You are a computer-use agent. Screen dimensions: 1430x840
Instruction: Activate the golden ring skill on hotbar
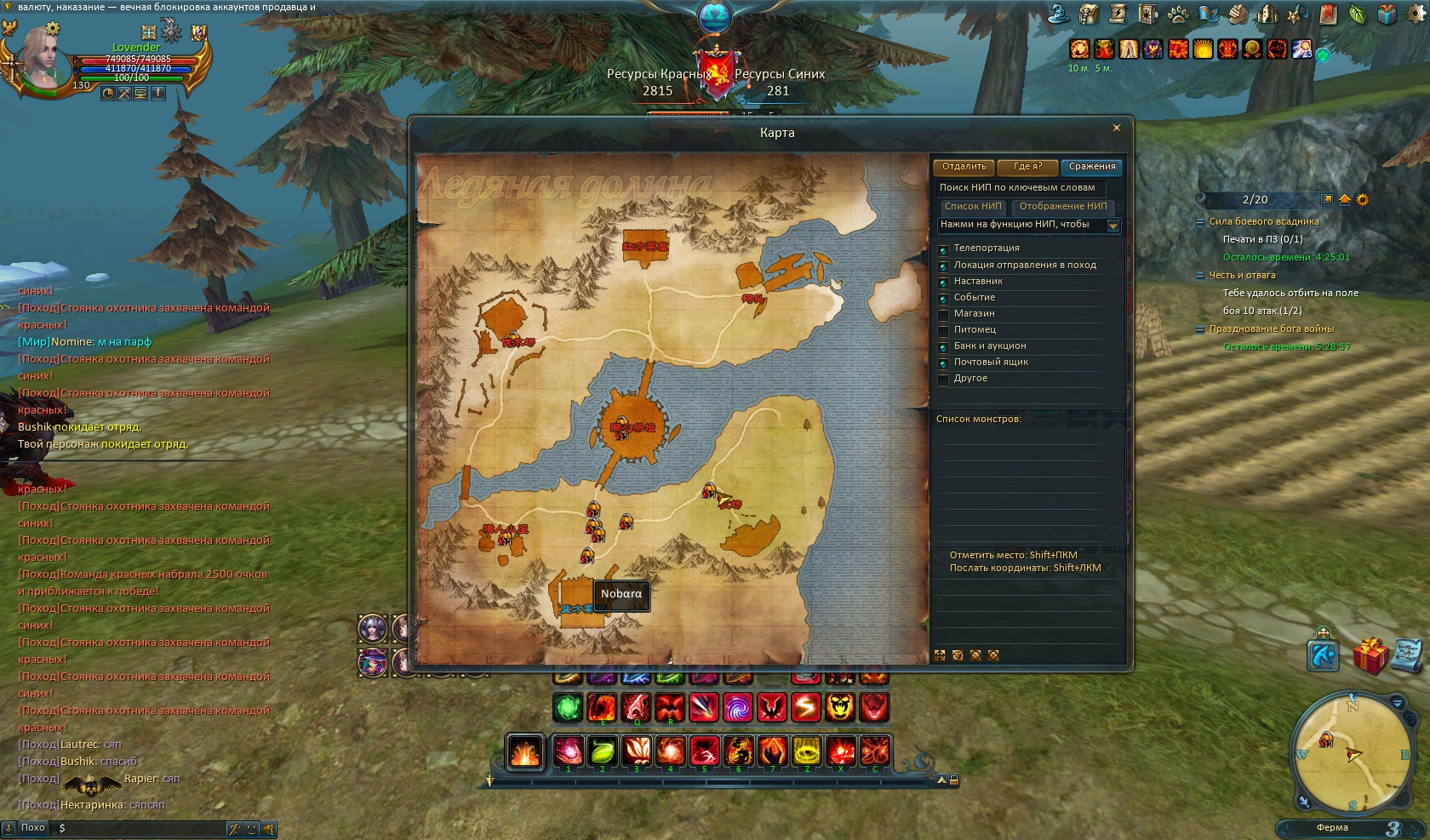806,751
